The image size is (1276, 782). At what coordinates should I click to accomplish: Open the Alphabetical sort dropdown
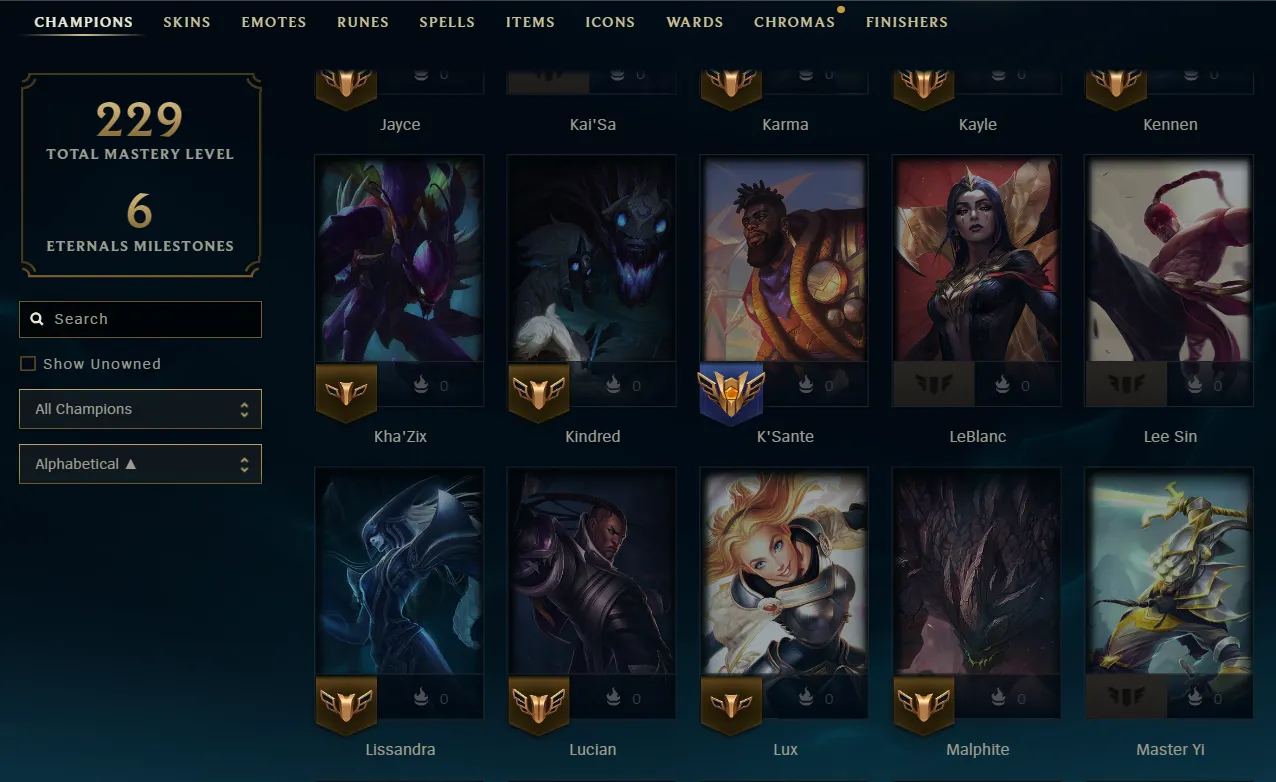pyautogui.click(x=140, y=464)
